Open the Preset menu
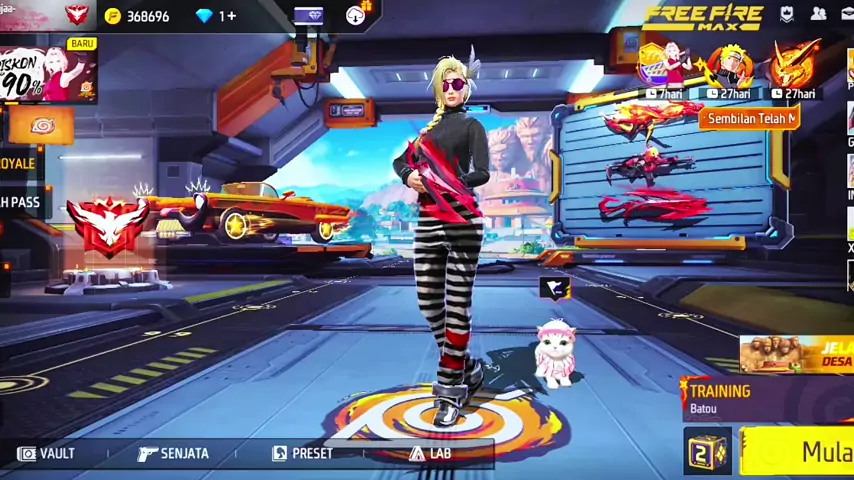The width and height of the screenshot is (854, 480). 302,453
